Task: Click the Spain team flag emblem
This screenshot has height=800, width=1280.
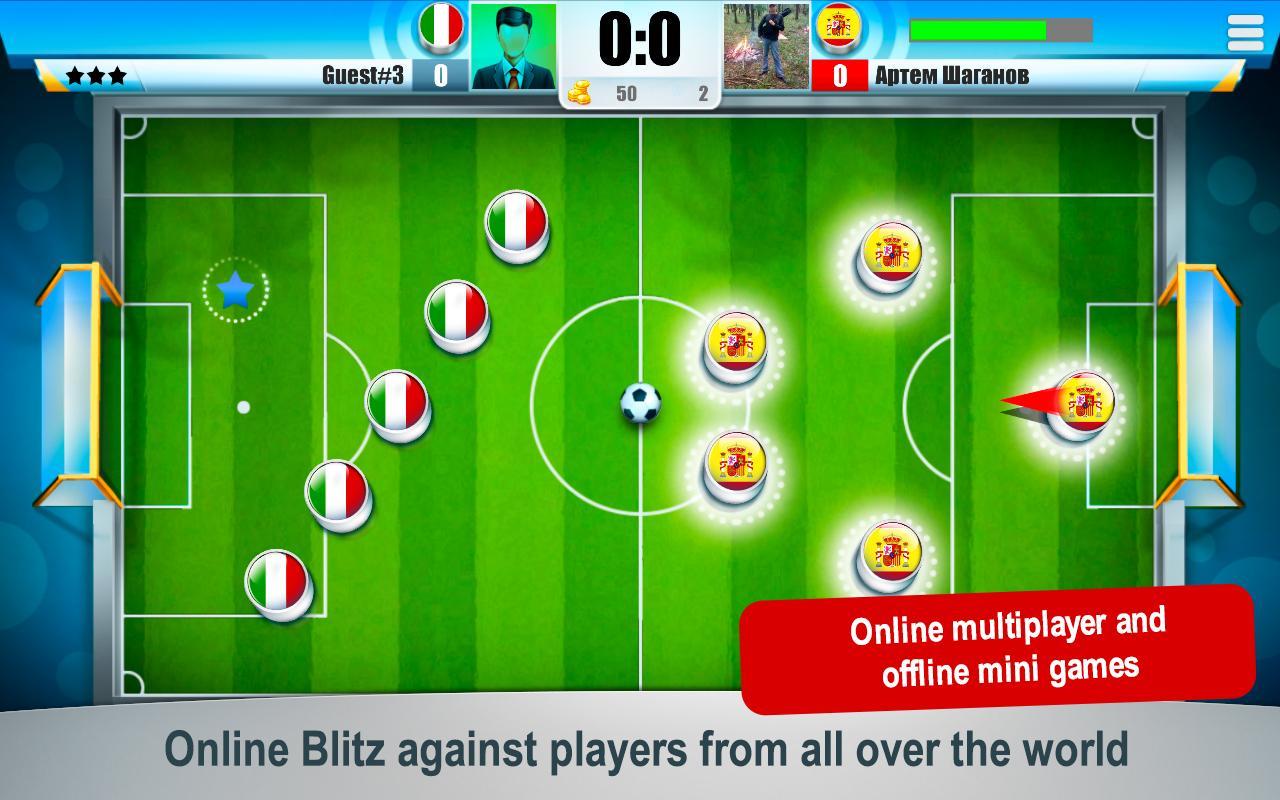Action: pyautogui.click(x=840, y=29)
